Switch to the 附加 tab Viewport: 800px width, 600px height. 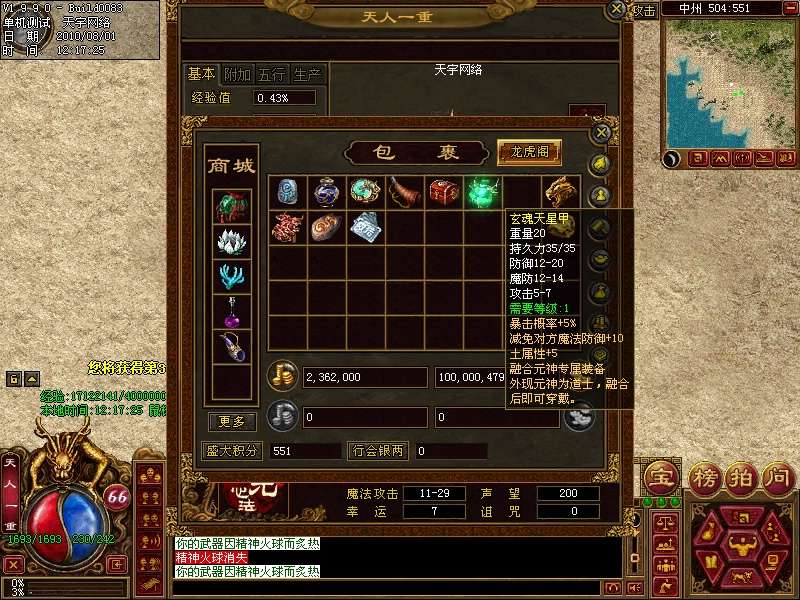pos(237,74)
